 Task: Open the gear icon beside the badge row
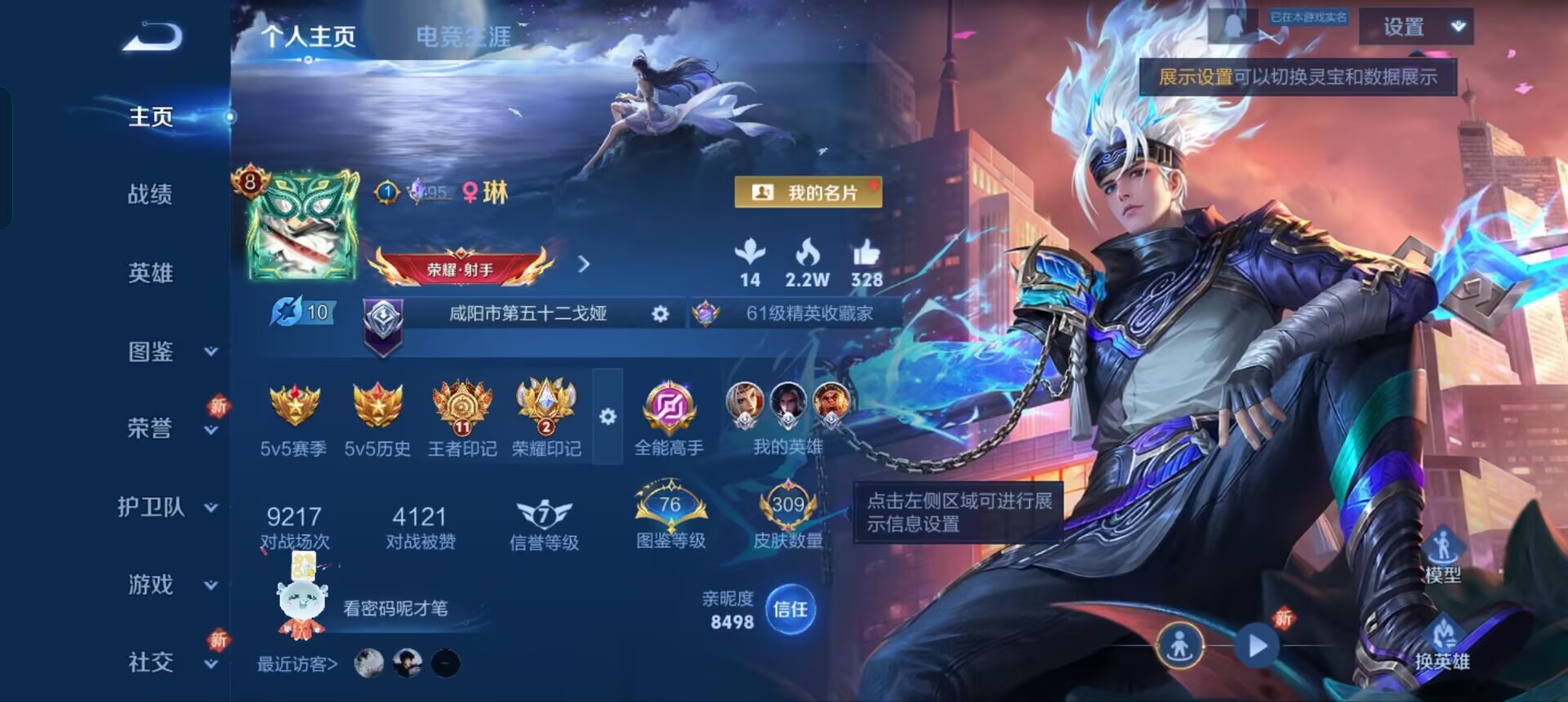point(607,416)
